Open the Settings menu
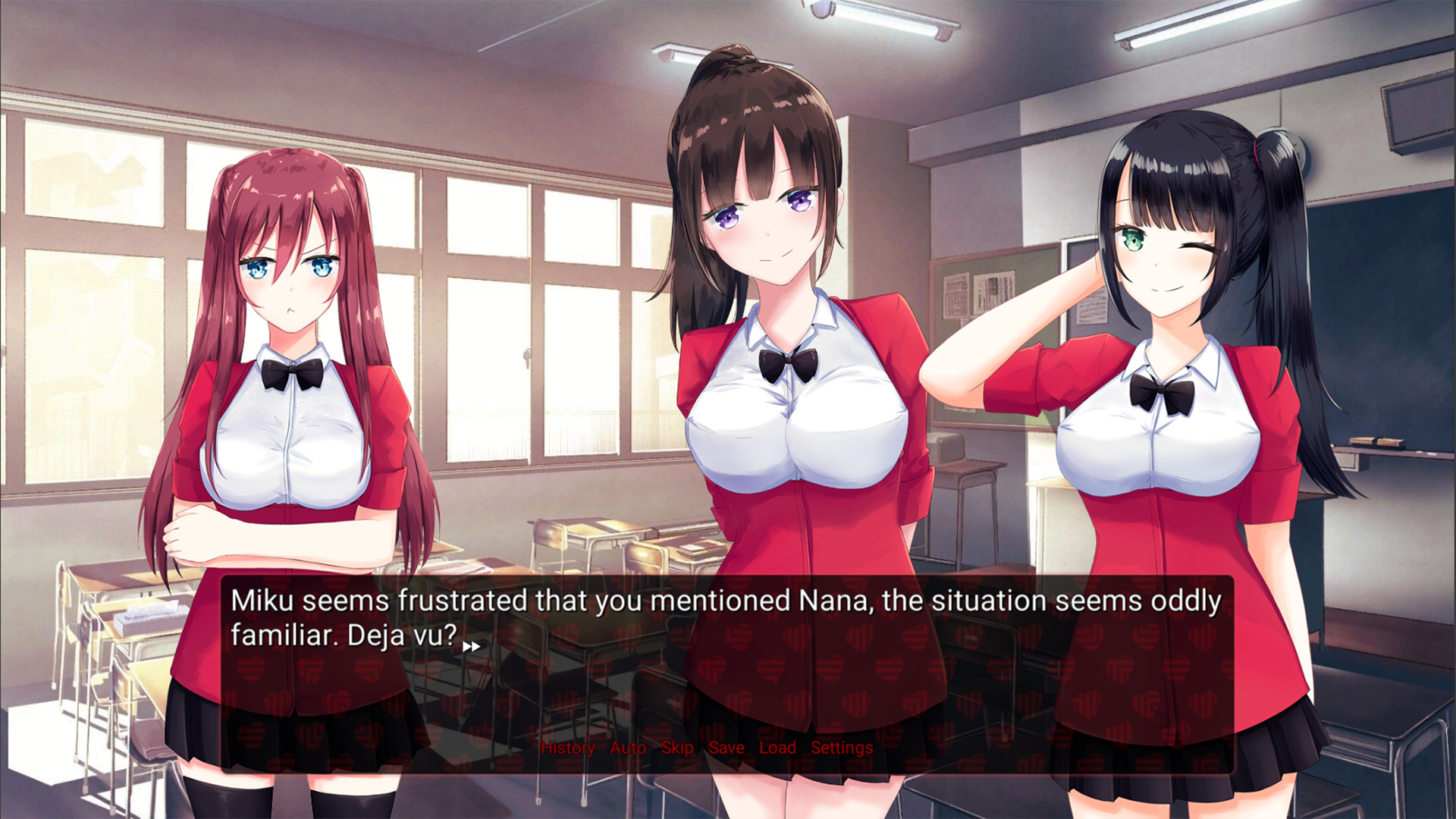The width and height of the screenshot is (1456, 819). pyautogui.click(x=840, y=748)
